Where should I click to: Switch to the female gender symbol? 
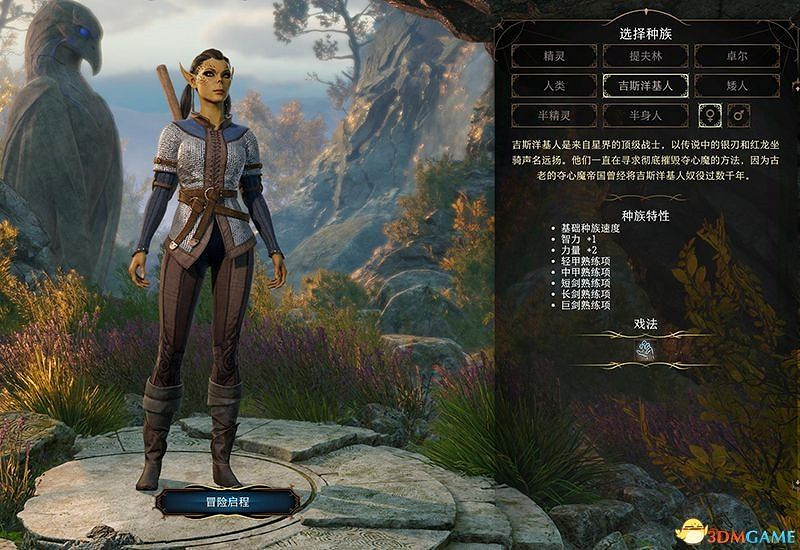711,115
